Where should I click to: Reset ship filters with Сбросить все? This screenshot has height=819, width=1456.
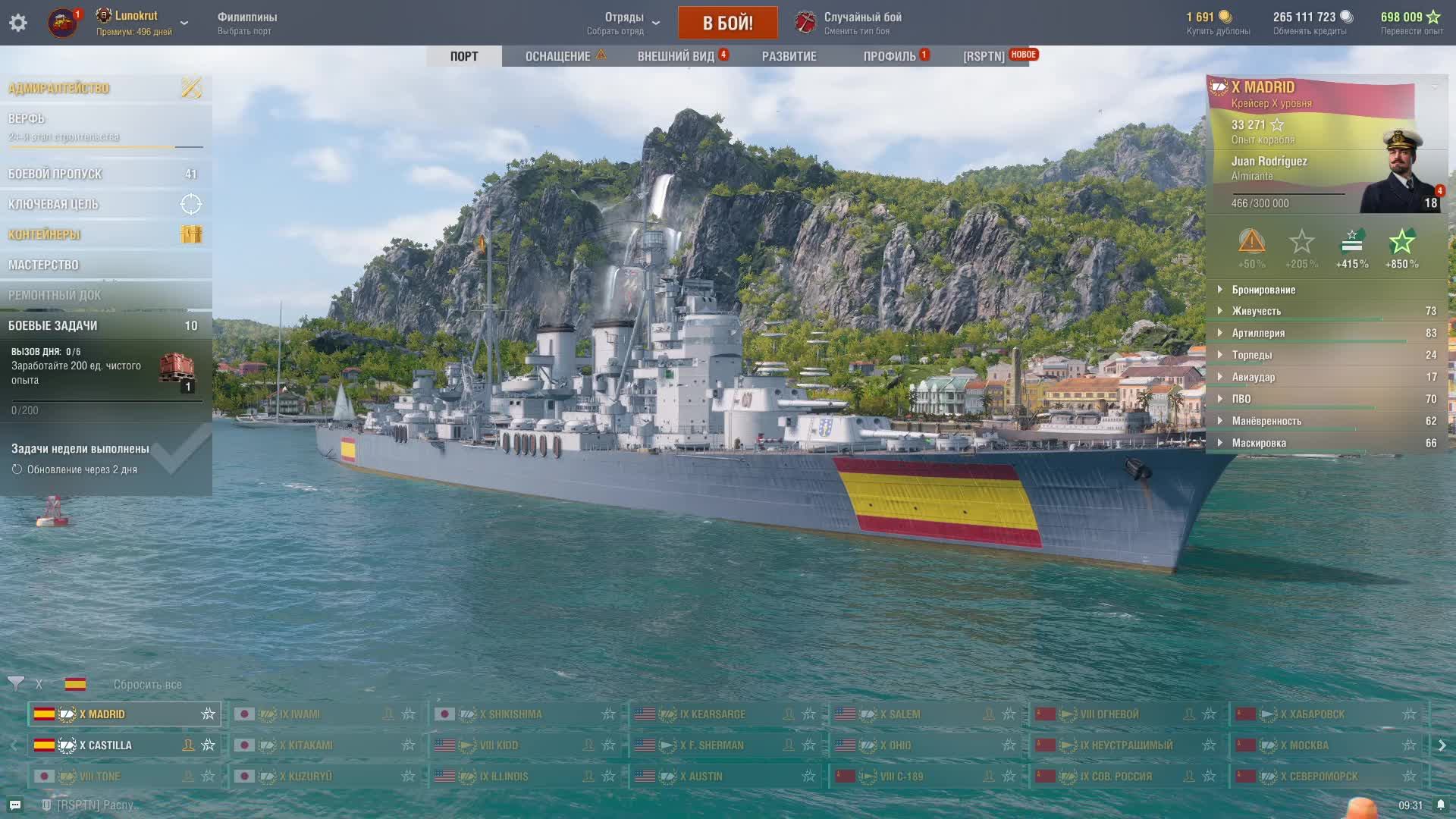pyautogui.click(x=147, y=684)
